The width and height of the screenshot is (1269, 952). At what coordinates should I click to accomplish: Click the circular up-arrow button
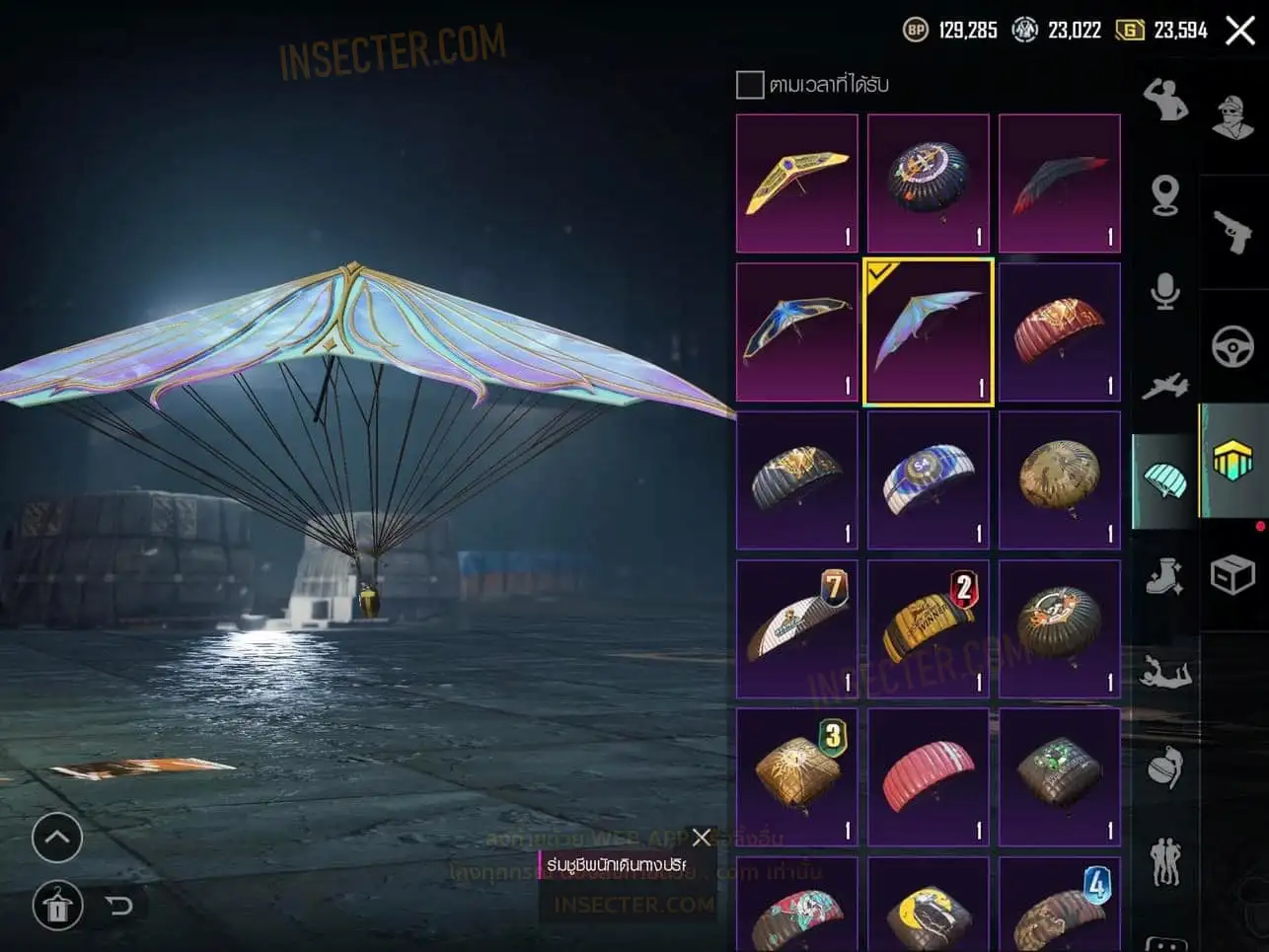[57, 839]
